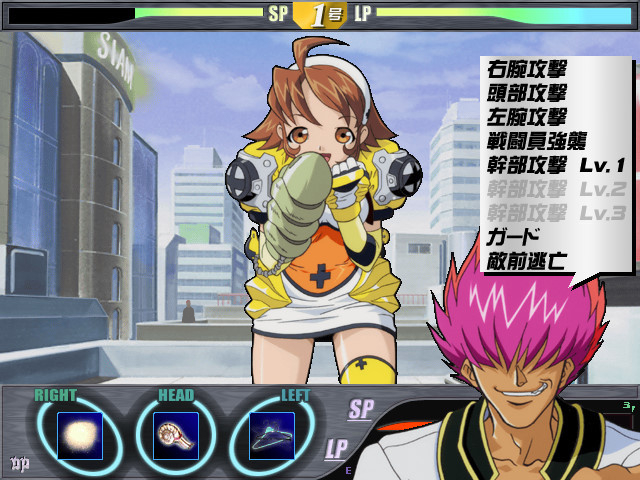This screenshot has height=480, width=640.
Task: Click the greyed 幹部攻撃 Lv.2 entry
Action: point(555,188)
